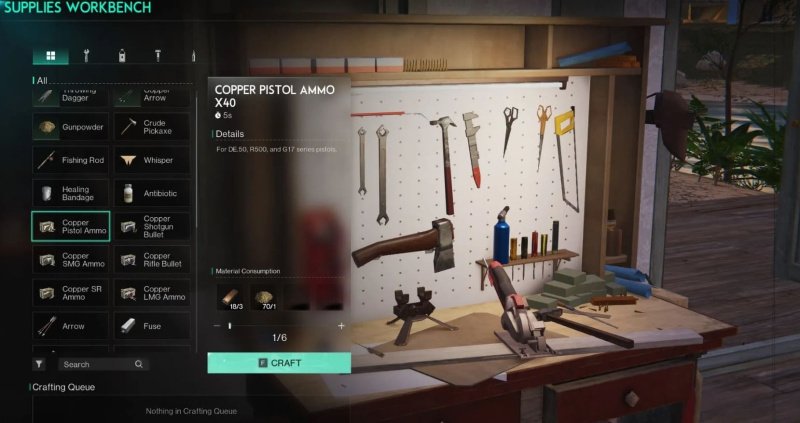Choose the Crude Pickaxe recipe
Image resolution: width=800 pixels, height=423 pixels.
(151, 127)
